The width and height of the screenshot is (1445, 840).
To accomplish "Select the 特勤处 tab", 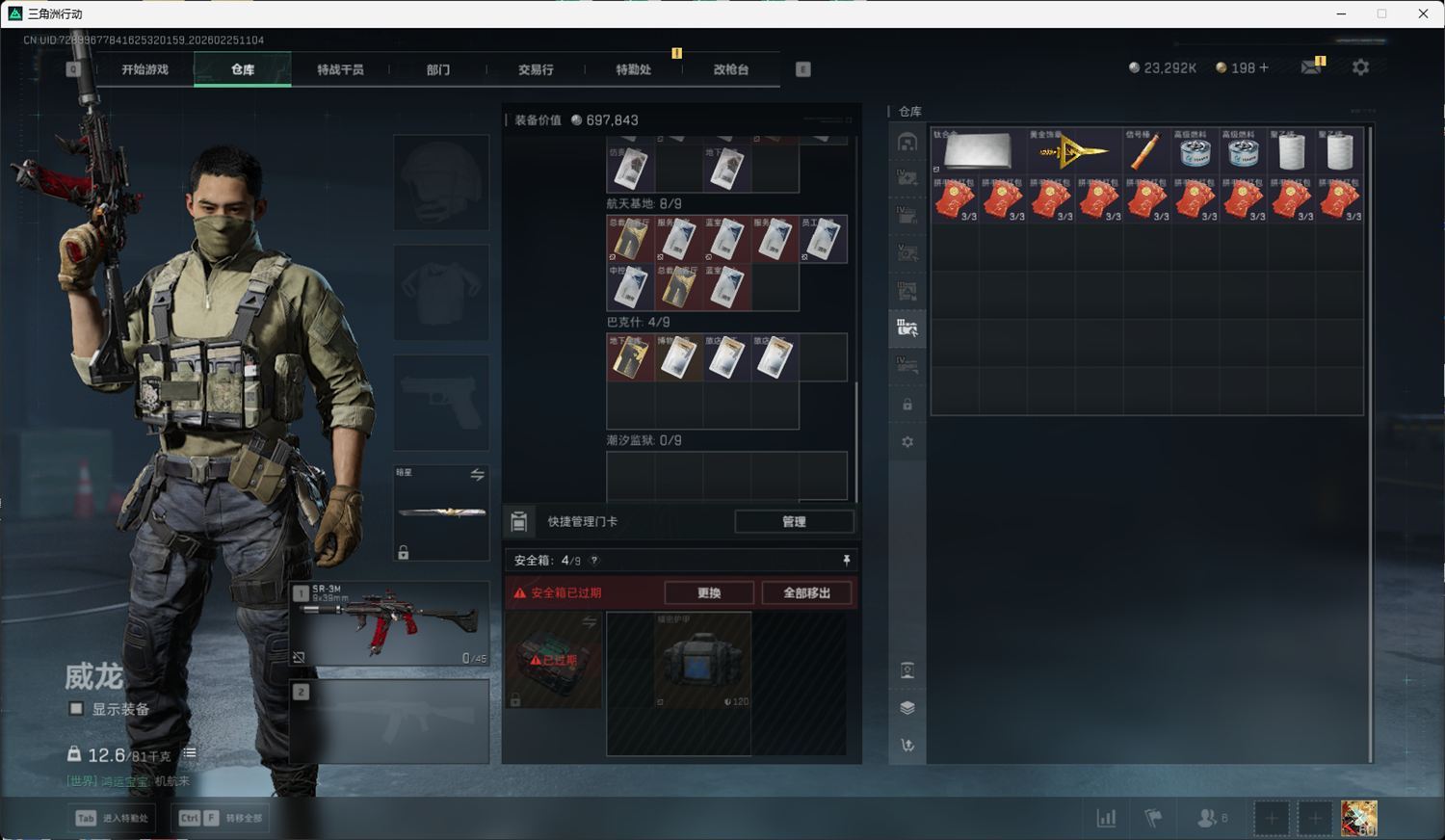I will click(x=633, y=69).
